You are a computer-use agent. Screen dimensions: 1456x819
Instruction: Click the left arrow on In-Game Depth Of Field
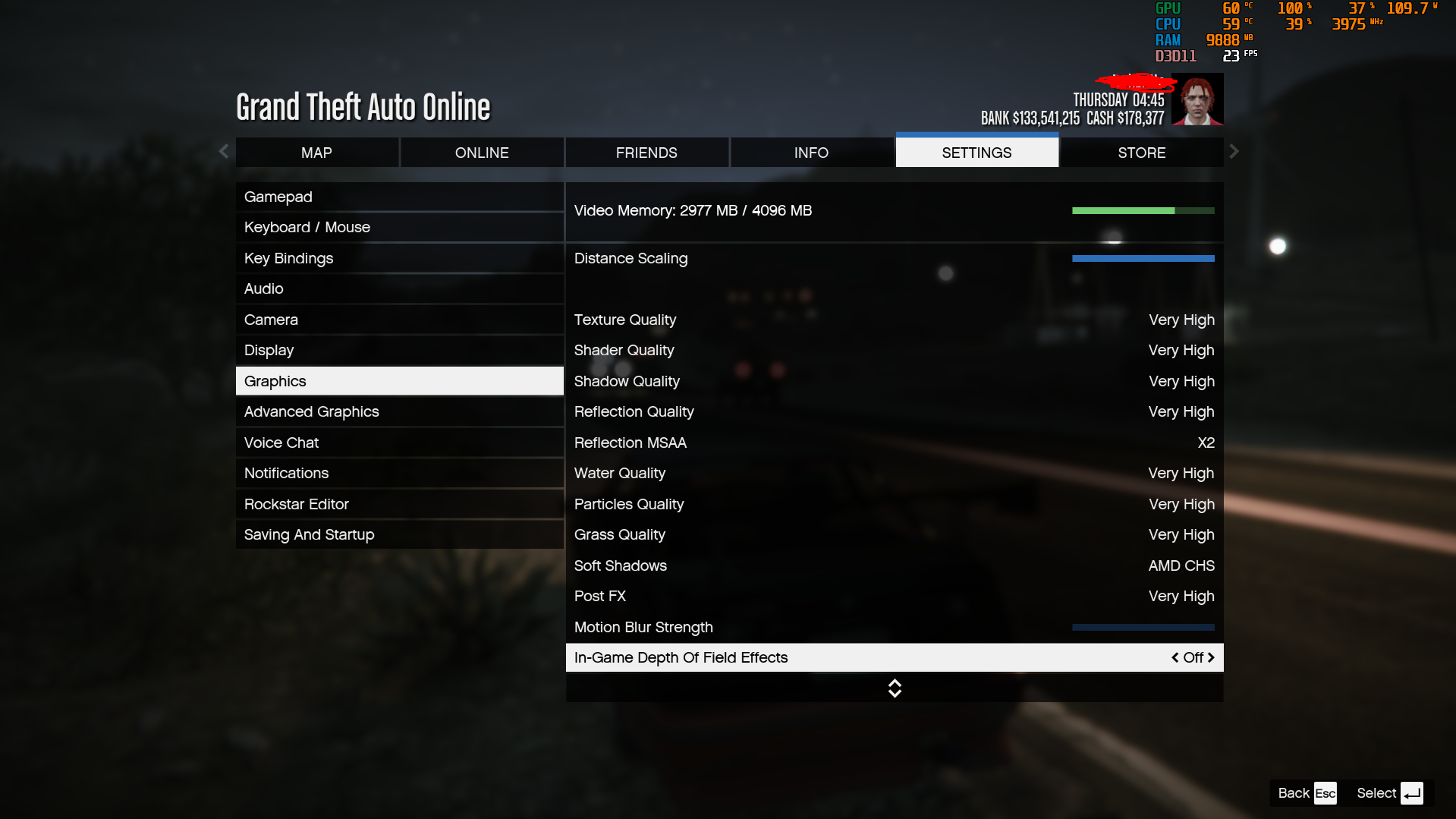pos(1175,657)
